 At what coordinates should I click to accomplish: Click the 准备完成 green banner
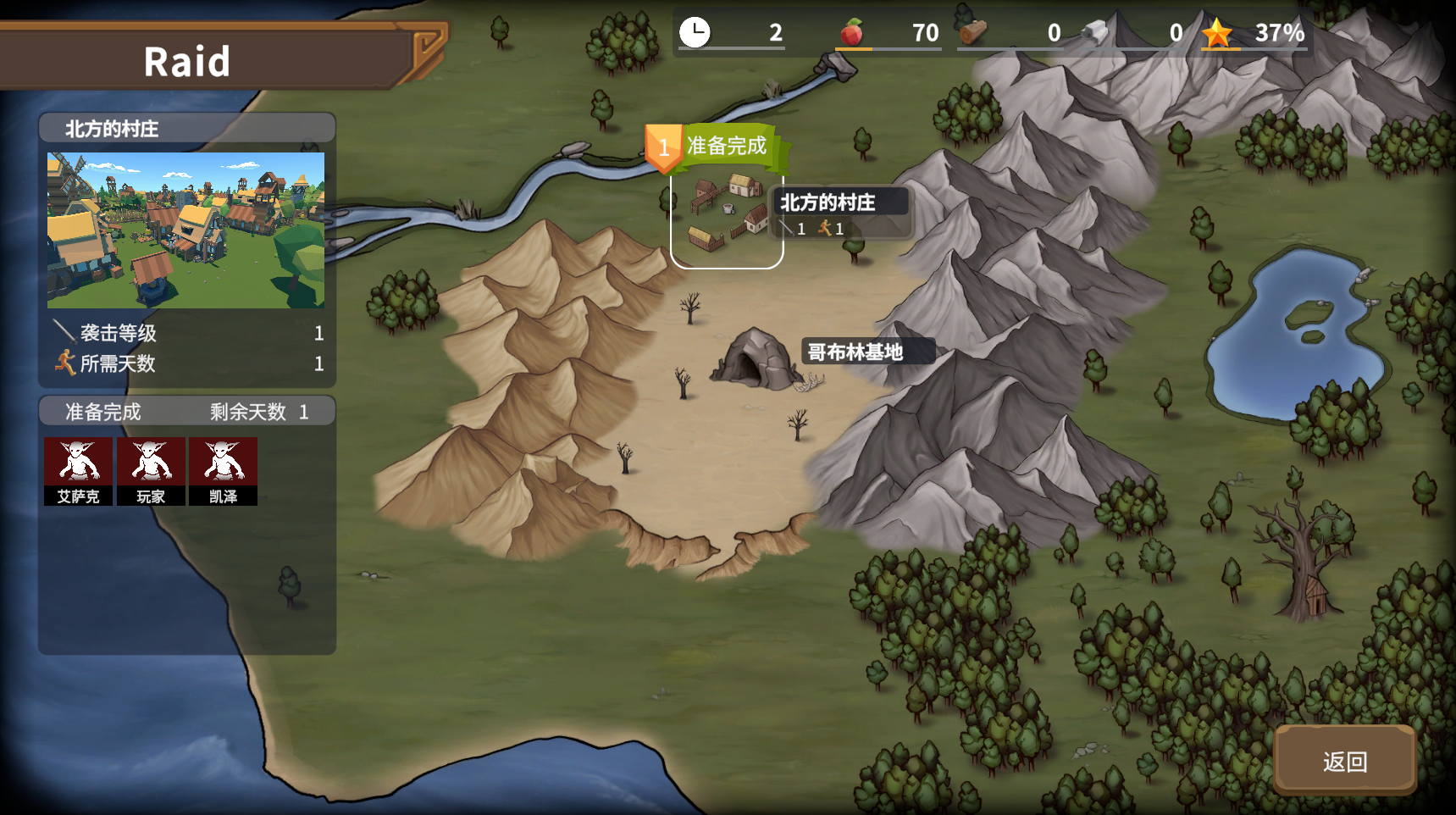coord(727,146)
